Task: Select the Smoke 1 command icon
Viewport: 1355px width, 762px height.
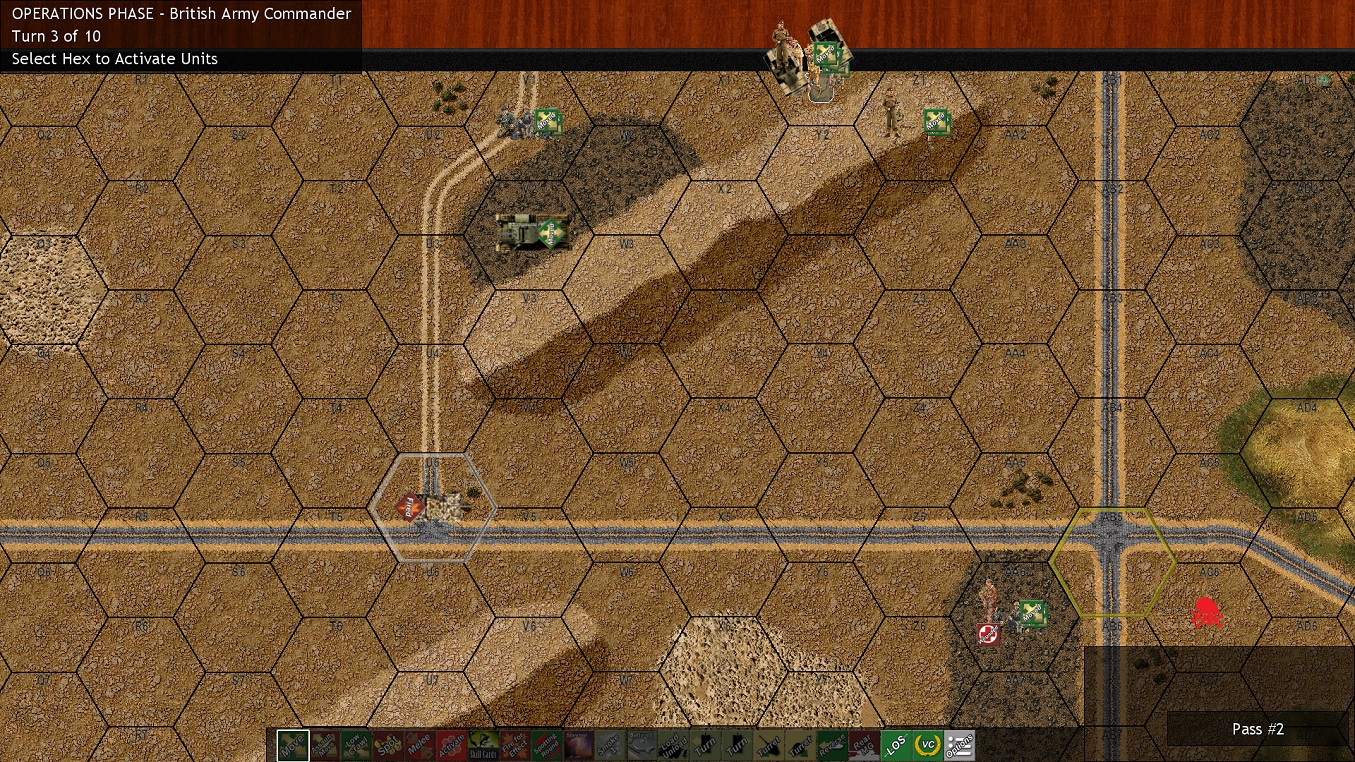Action: (x=612, y=746)
